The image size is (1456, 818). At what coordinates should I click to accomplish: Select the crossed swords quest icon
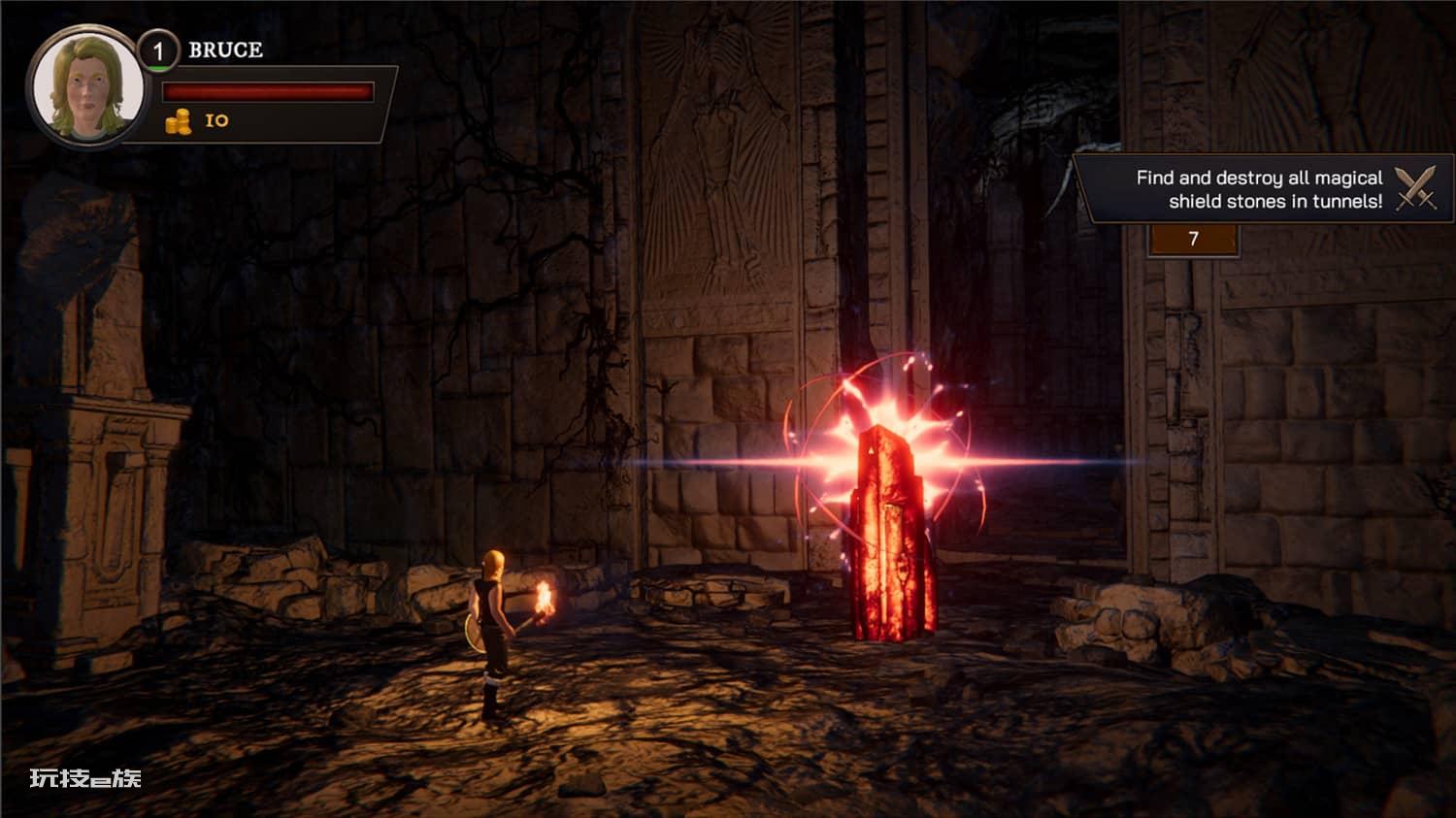tap(1416, 188)
